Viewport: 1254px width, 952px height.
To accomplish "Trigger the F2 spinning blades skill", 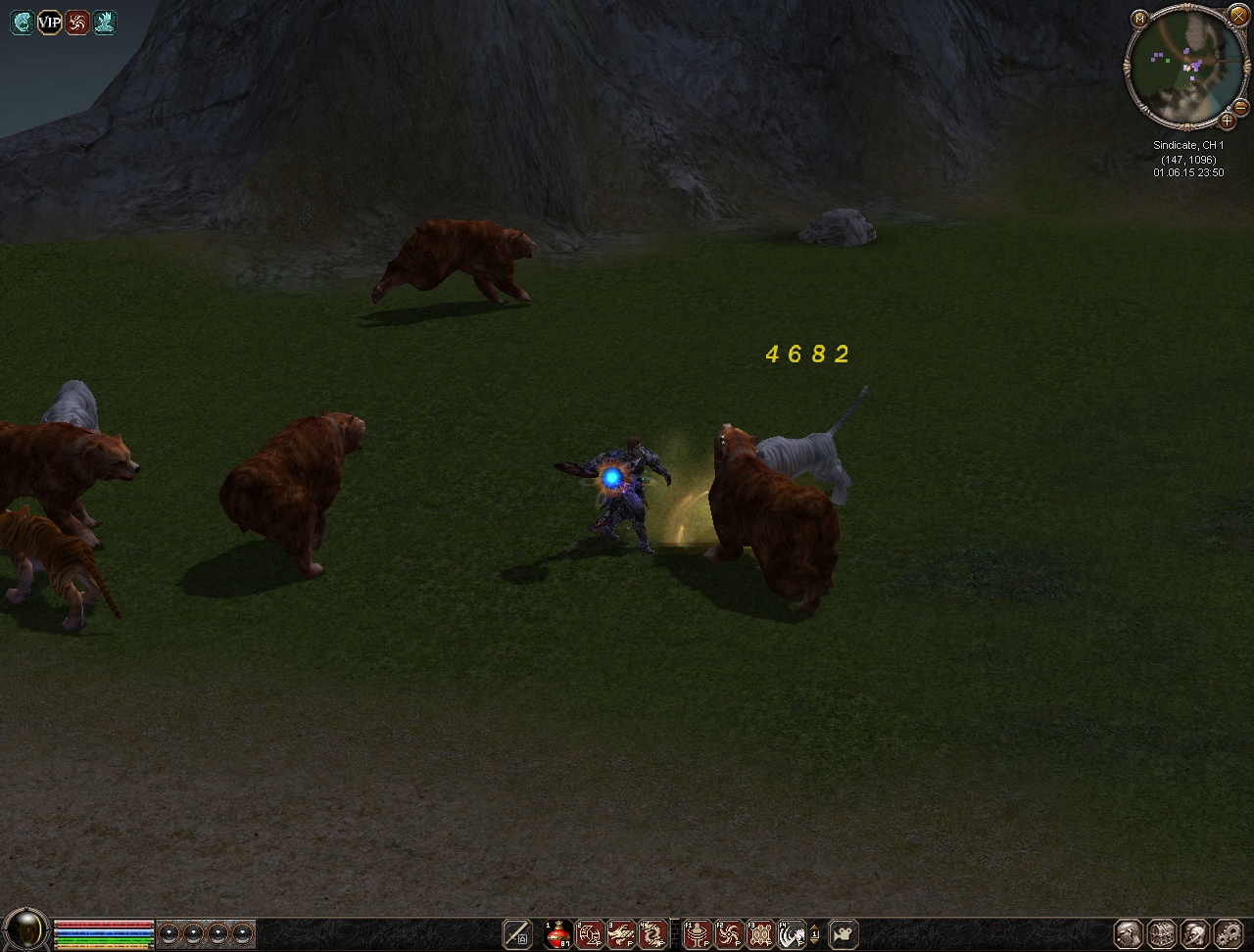I will coord(729,935).
